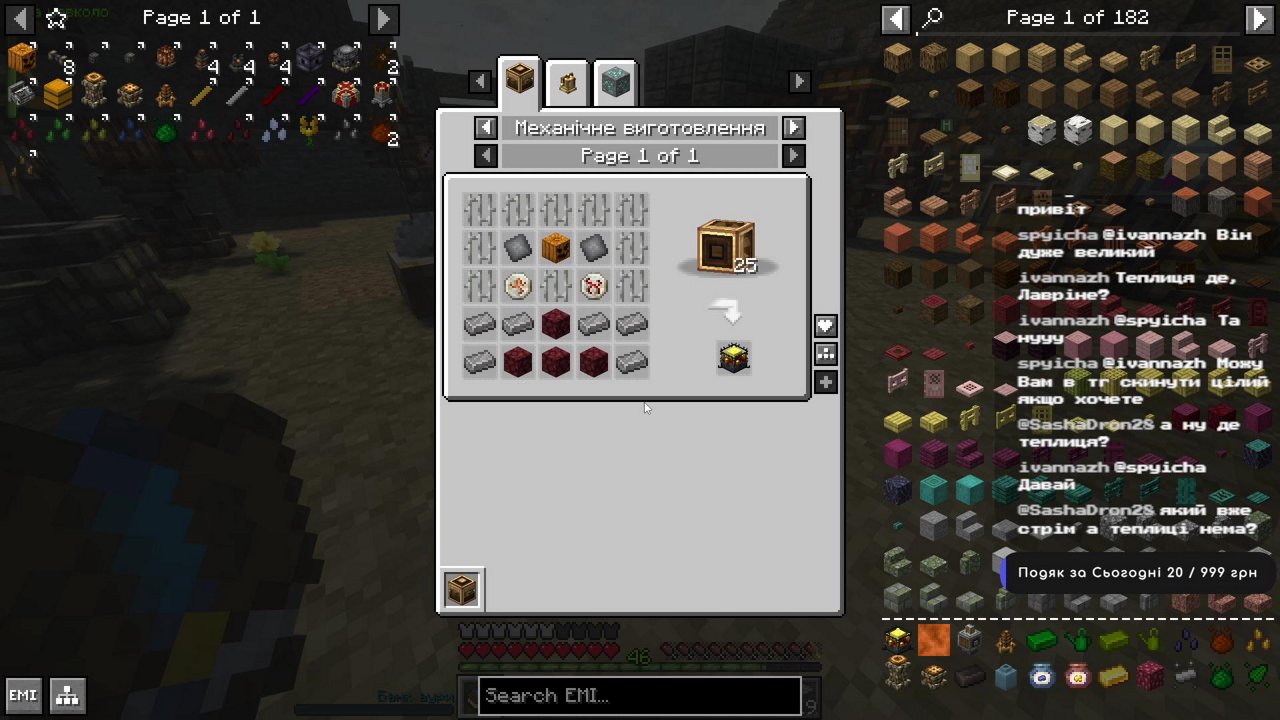This screenshot has height=720, width=1280.
Task: Toggle the star icon near Page 1 of 1 top-left
Action: pyautogui.click(x=55, y=18)
